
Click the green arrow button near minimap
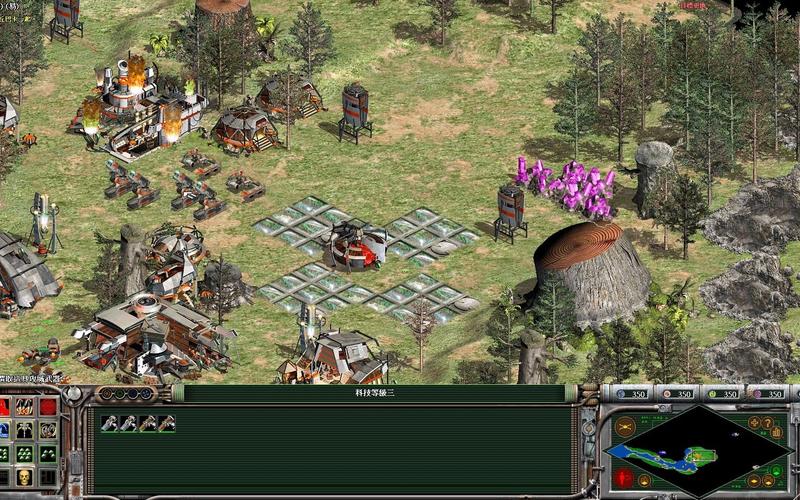pos(775,471)
